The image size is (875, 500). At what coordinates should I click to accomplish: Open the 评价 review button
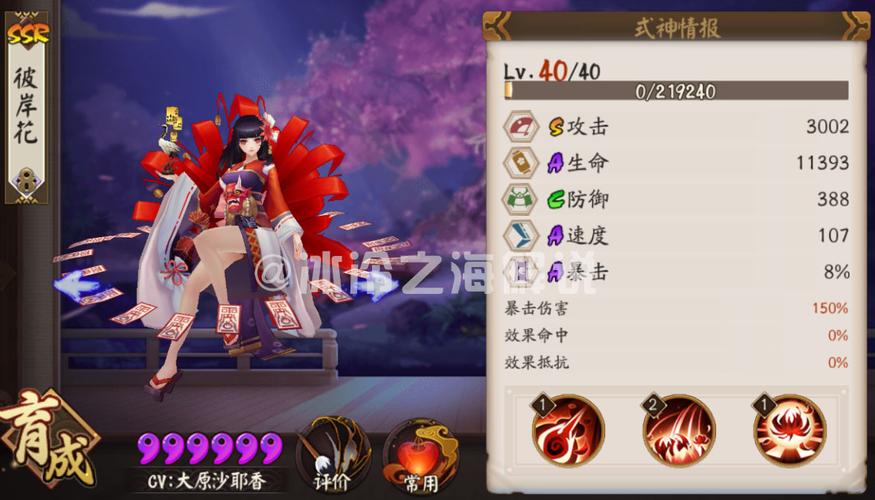[334, 454]
